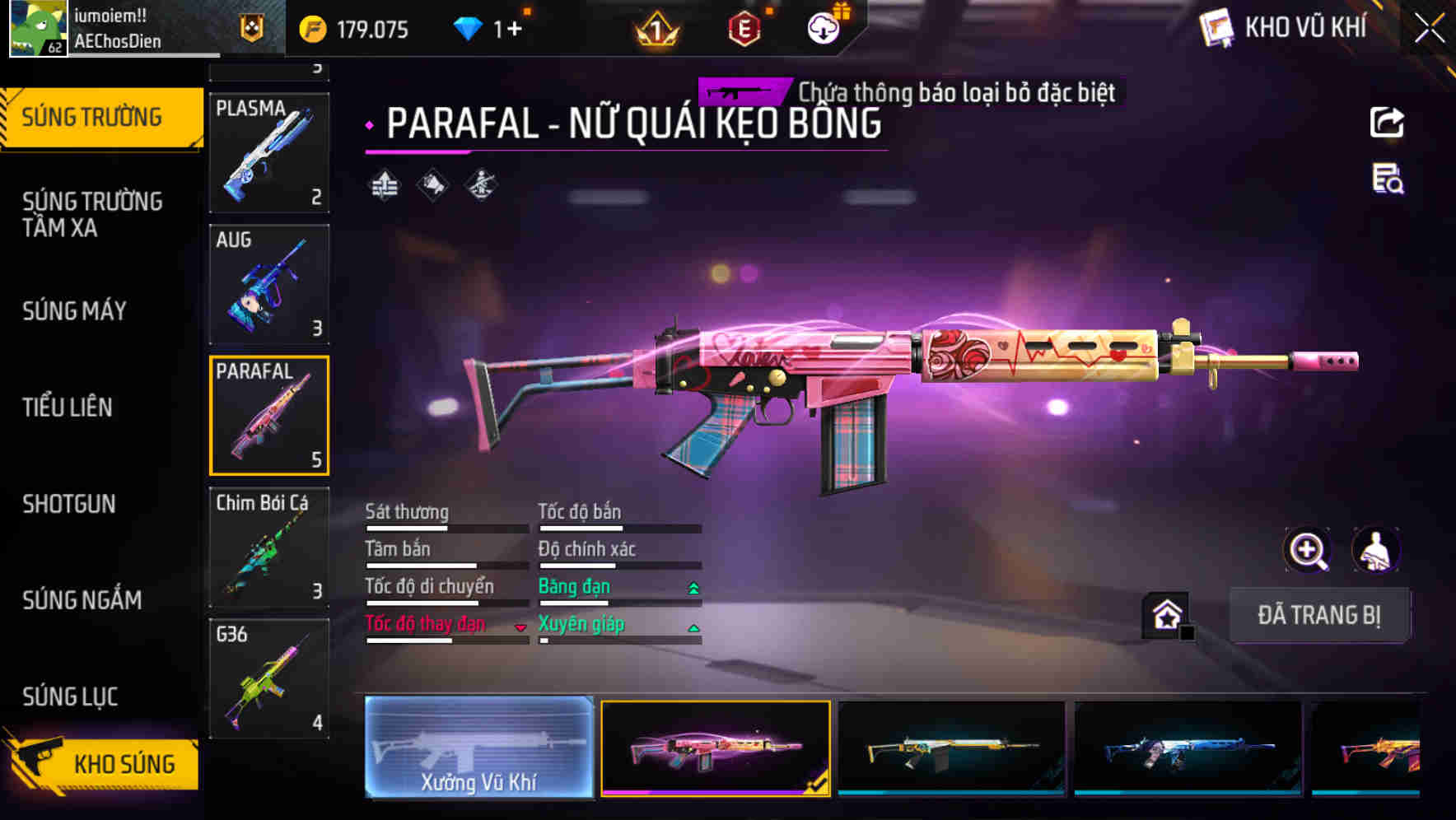Open the SHOTGUN weapon category

pos(69,504)
